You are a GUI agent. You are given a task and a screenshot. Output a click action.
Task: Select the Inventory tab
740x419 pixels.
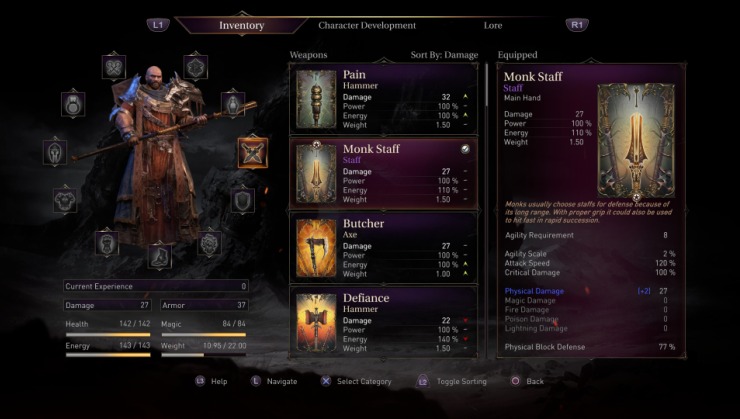(241, 24)
